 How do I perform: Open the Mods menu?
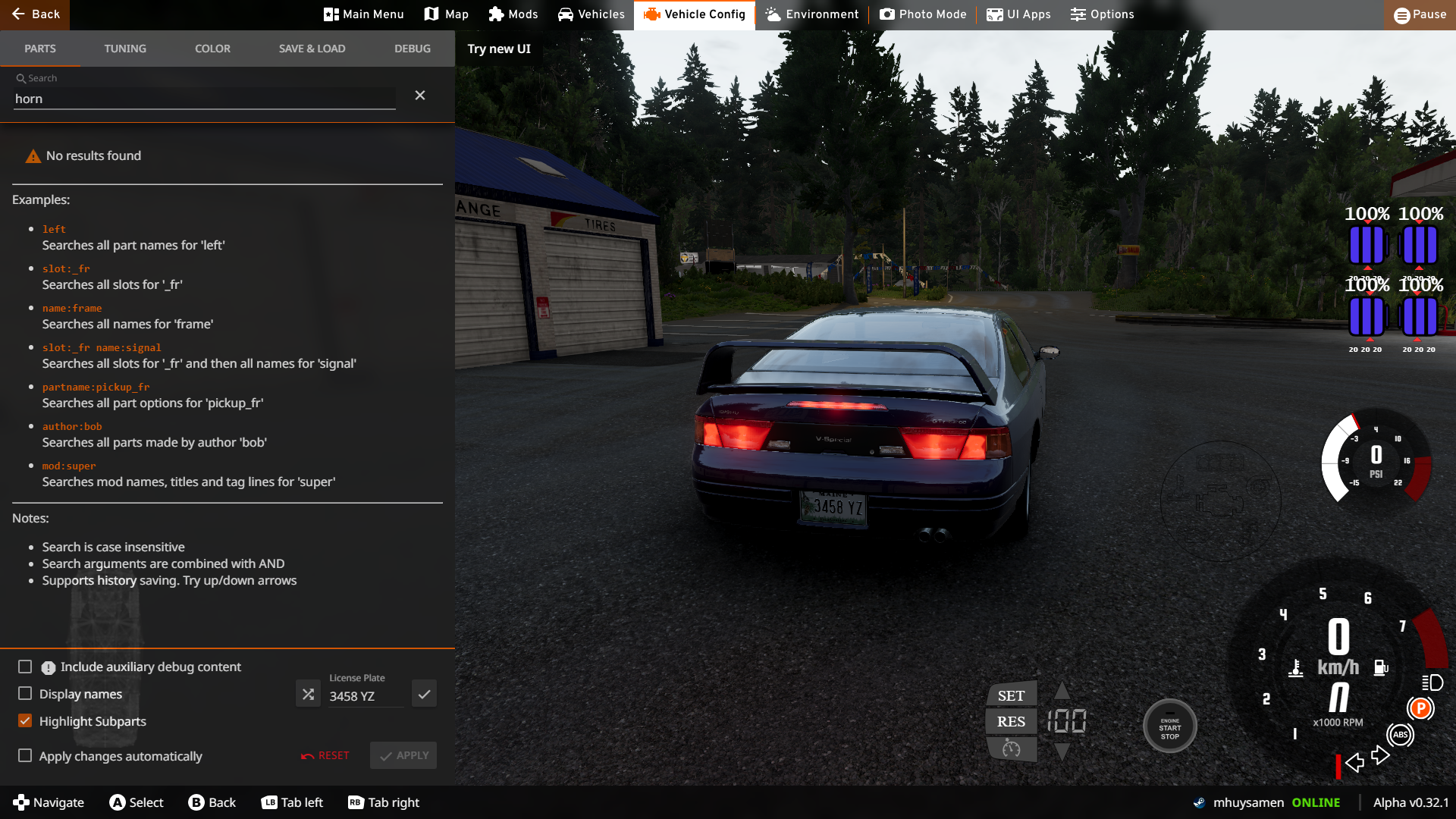point(513,14)
